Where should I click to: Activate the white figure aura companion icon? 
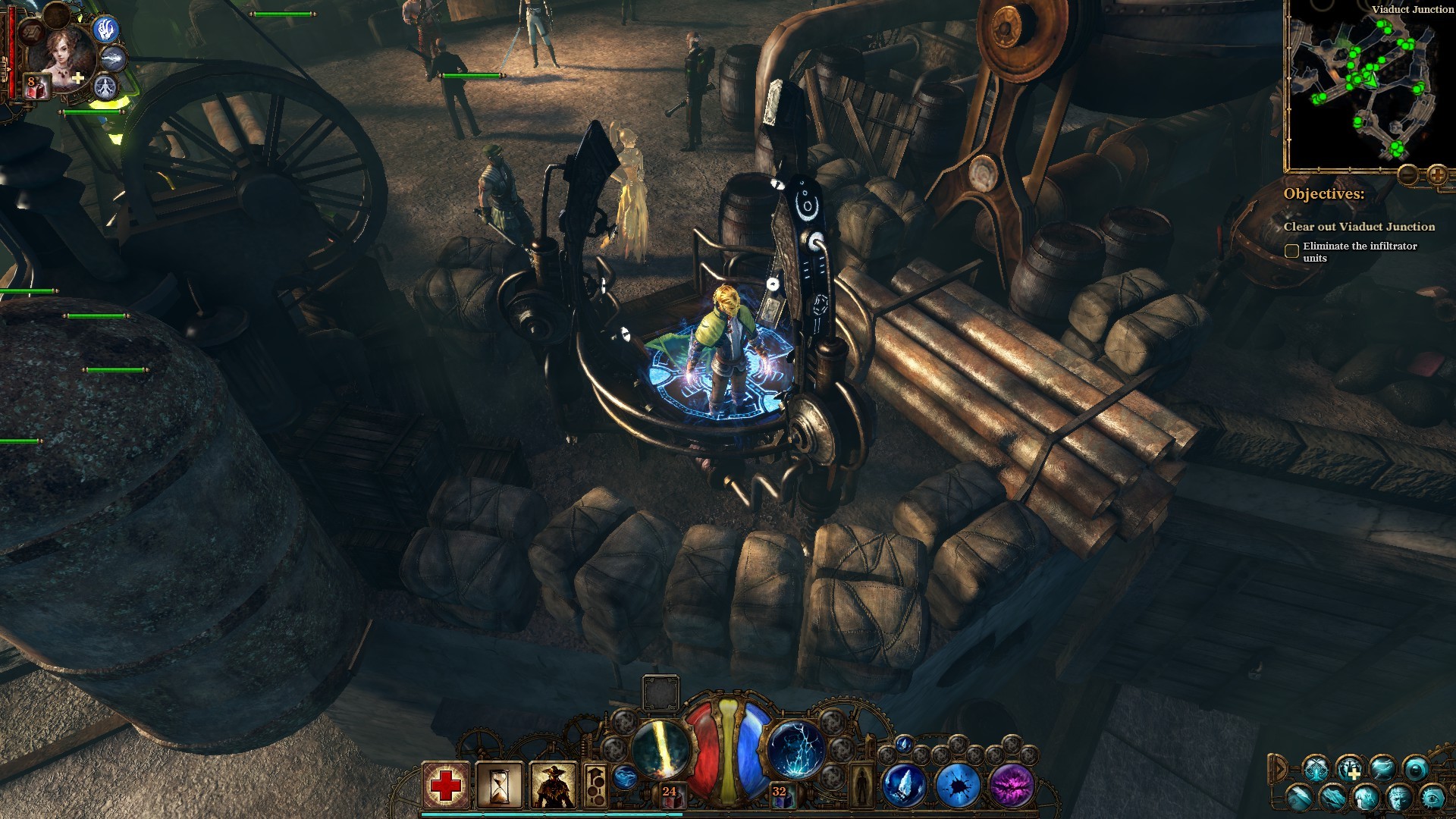[105, 86]
